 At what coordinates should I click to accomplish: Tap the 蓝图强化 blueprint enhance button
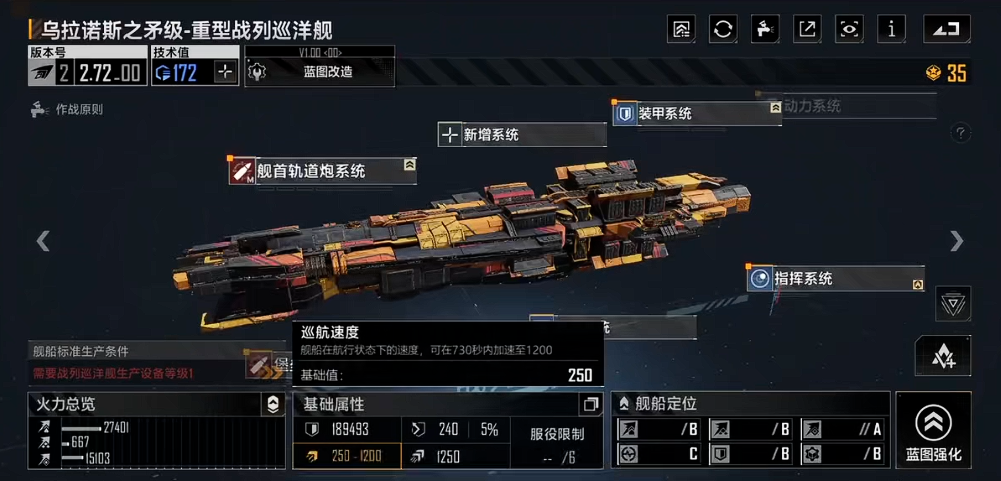coord(933,431)
